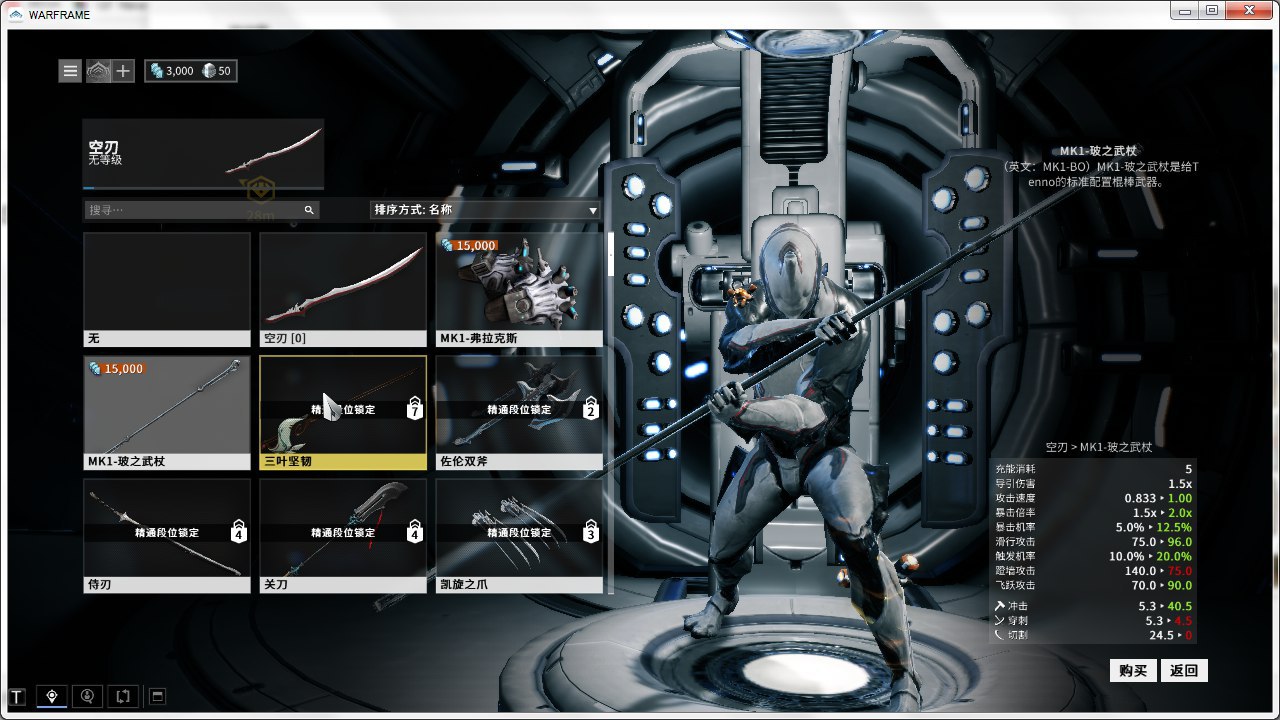Click the 购买 purchase button
The width and height of the screenshot is (1280, 720).
[1133, 670]
